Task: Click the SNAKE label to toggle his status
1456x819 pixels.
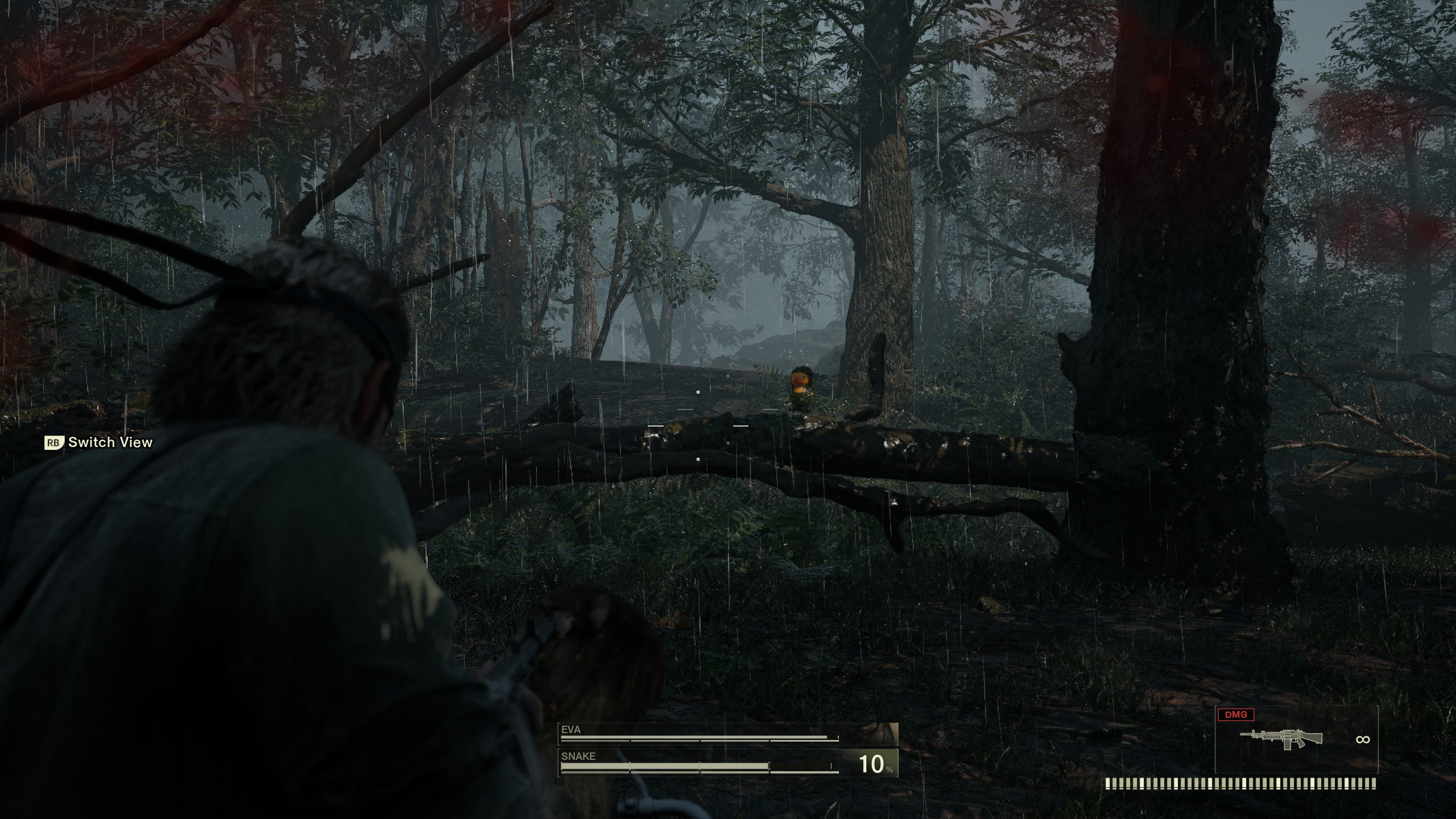Action: [577, 756]
